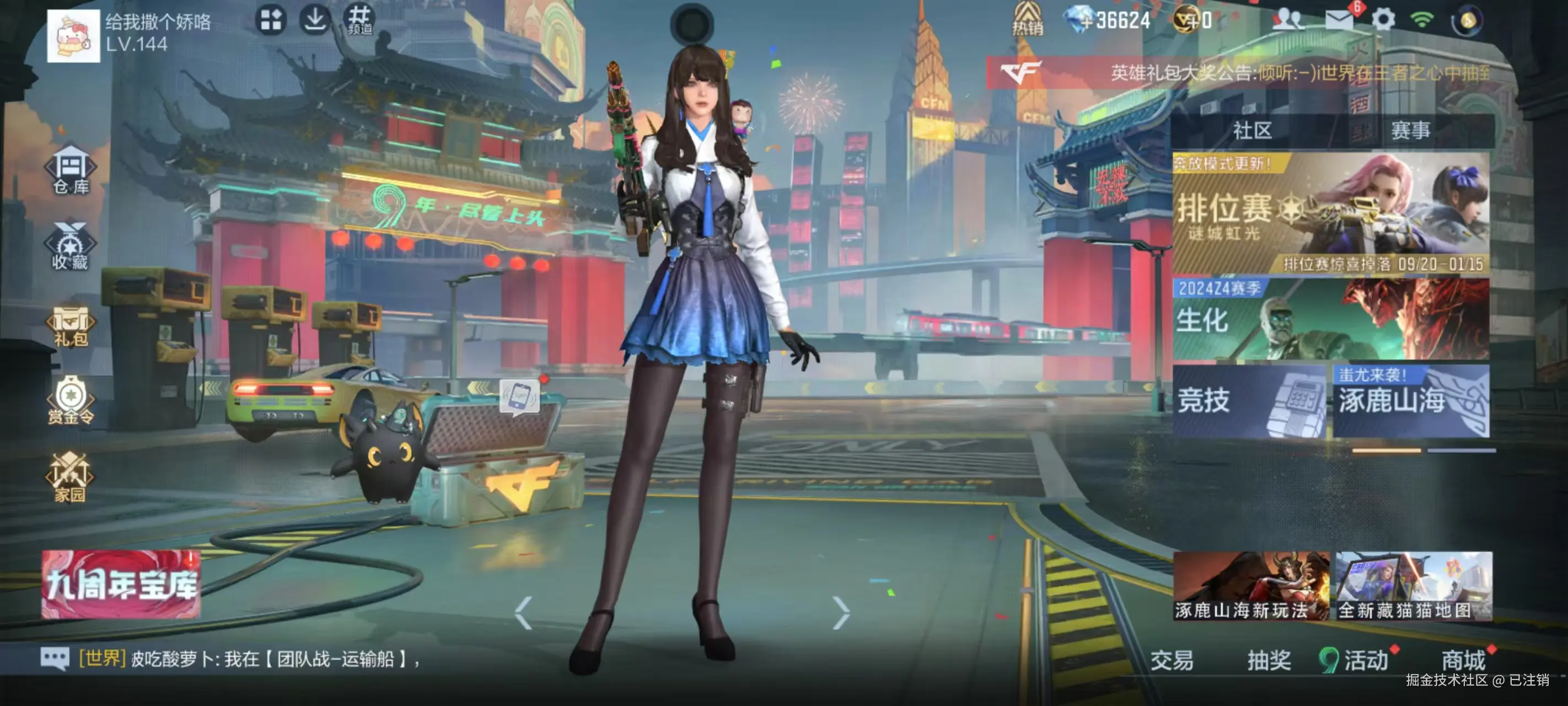Select the 排位赛 ranked match mode
This screenshot has height=706, width=1568.
click(1330, 213)
